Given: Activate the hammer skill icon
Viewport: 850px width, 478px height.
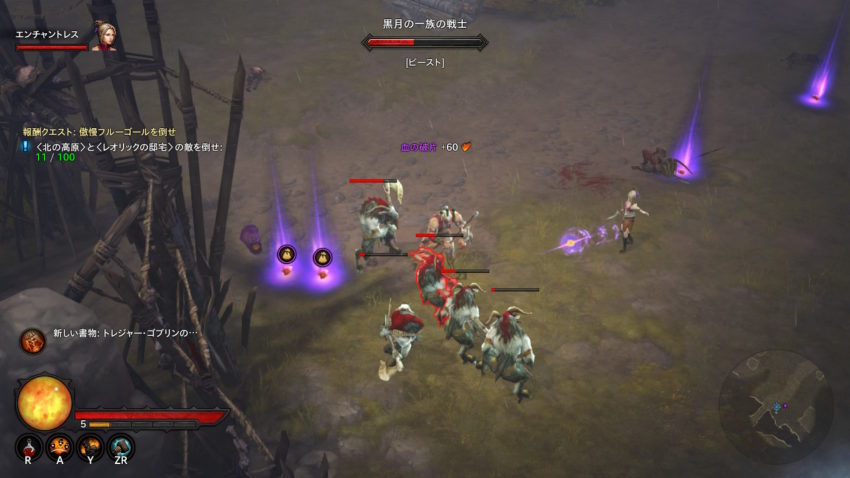Looking at the screenshot, I should click(x=121, y=447).
